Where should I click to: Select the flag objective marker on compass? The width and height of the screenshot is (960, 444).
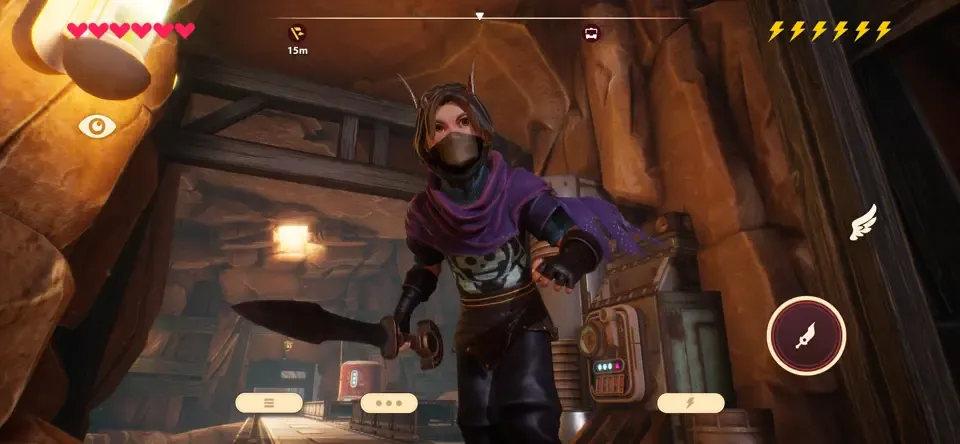point(297,32)
